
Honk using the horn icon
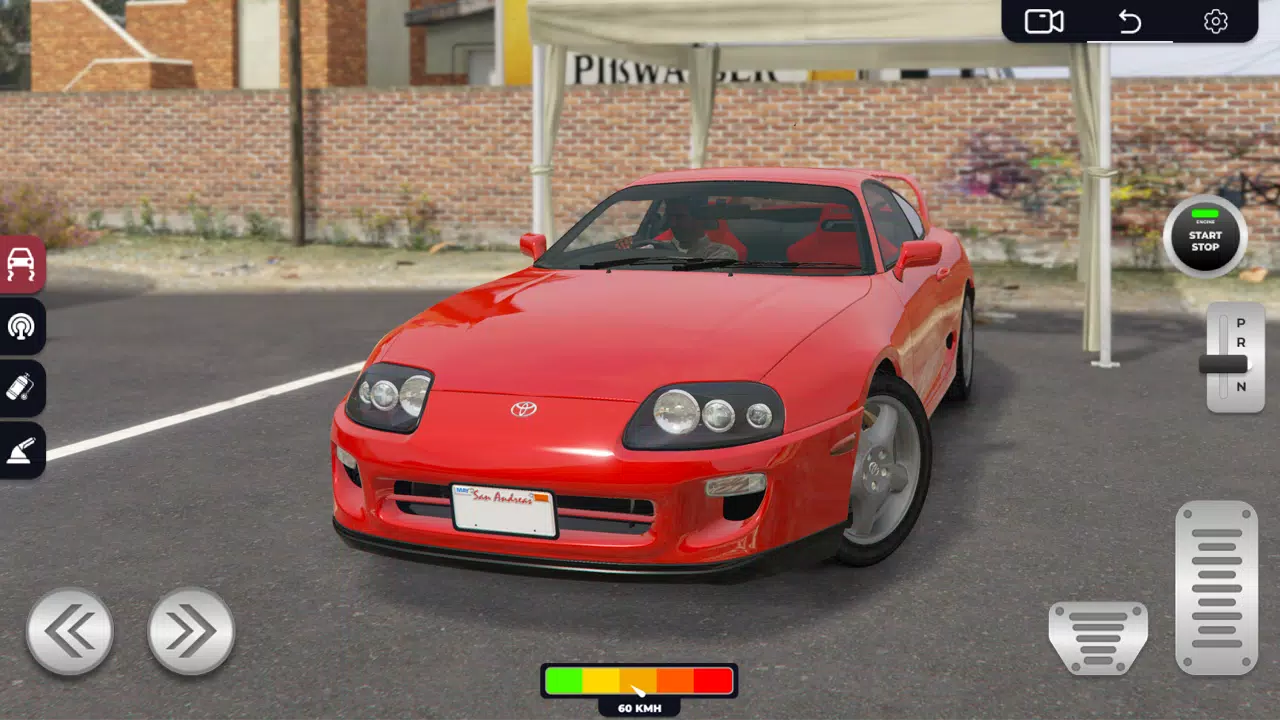point(22,327)
